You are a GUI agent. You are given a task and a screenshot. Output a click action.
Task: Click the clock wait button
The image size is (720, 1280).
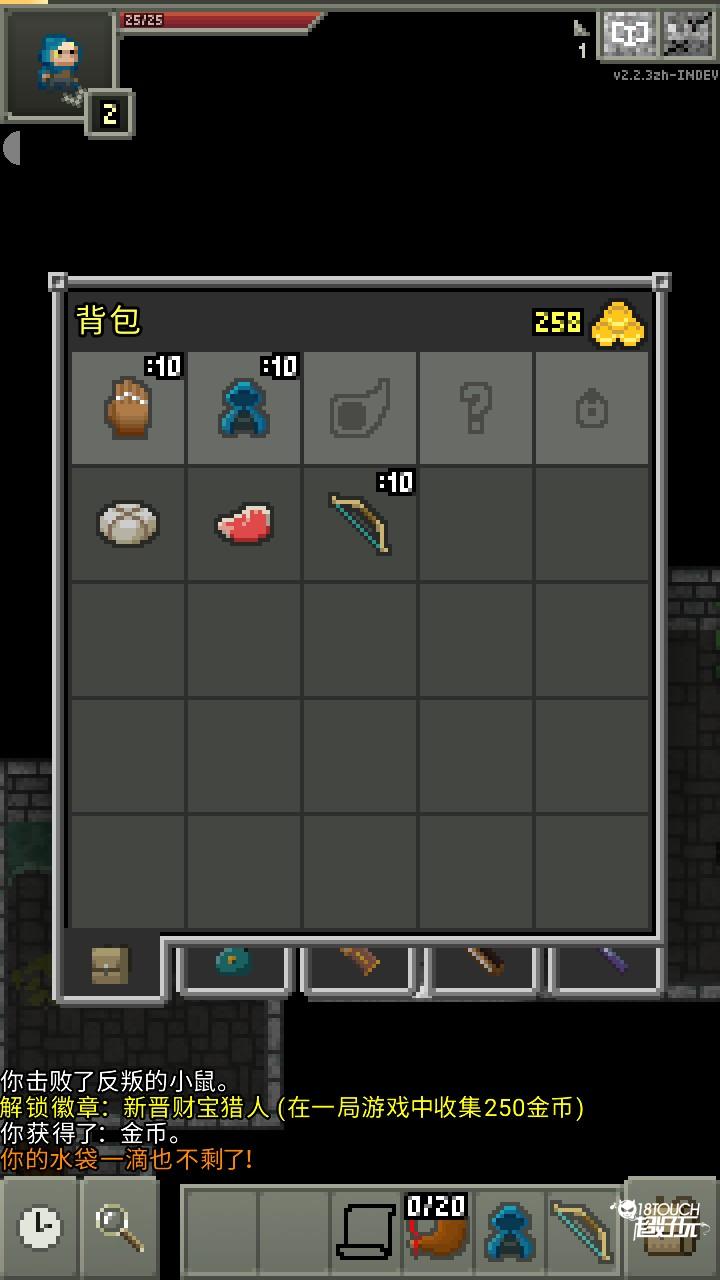40,1225
